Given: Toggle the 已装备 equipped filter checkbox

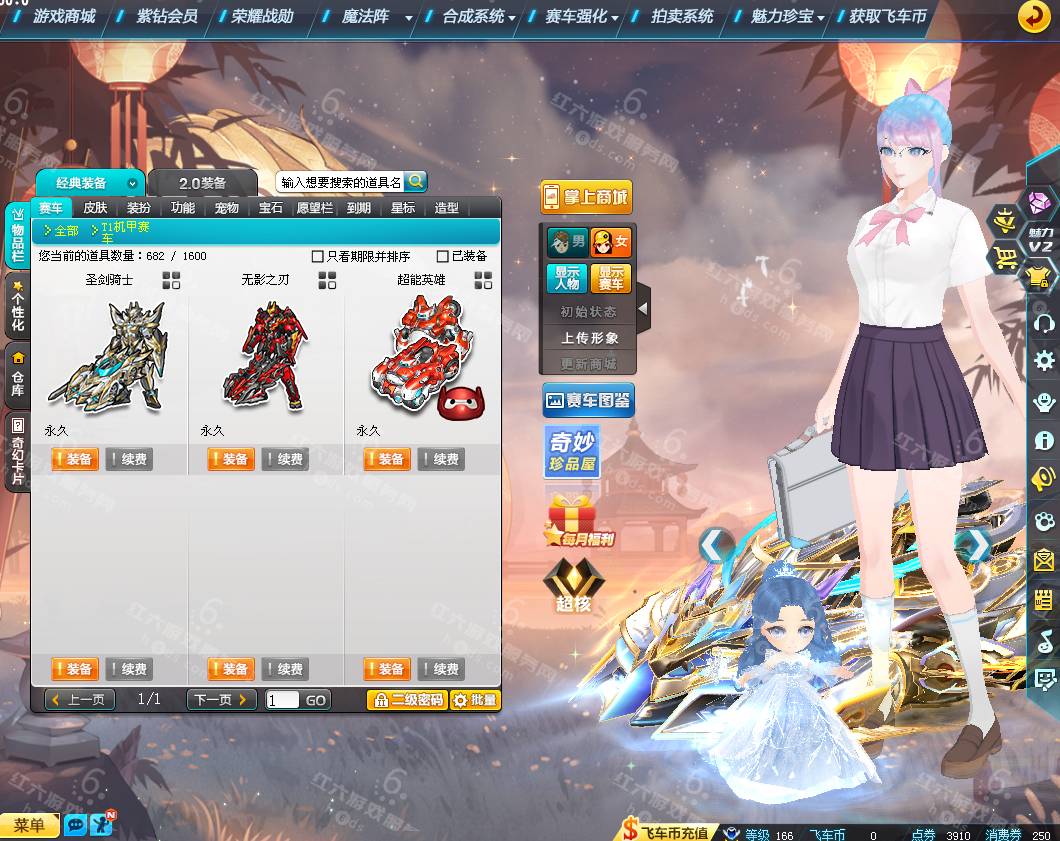Looking at the screenshot, I should tap(443, 256).
